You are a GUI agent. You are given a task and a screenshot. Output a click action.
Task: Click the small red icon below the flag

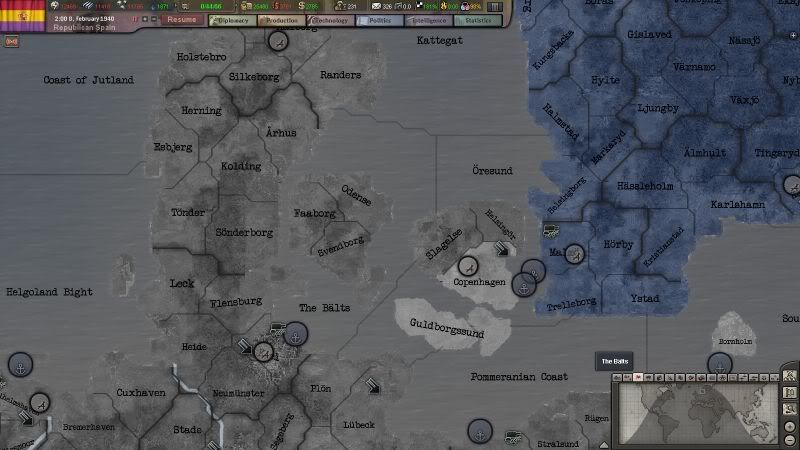pos(12,42)
